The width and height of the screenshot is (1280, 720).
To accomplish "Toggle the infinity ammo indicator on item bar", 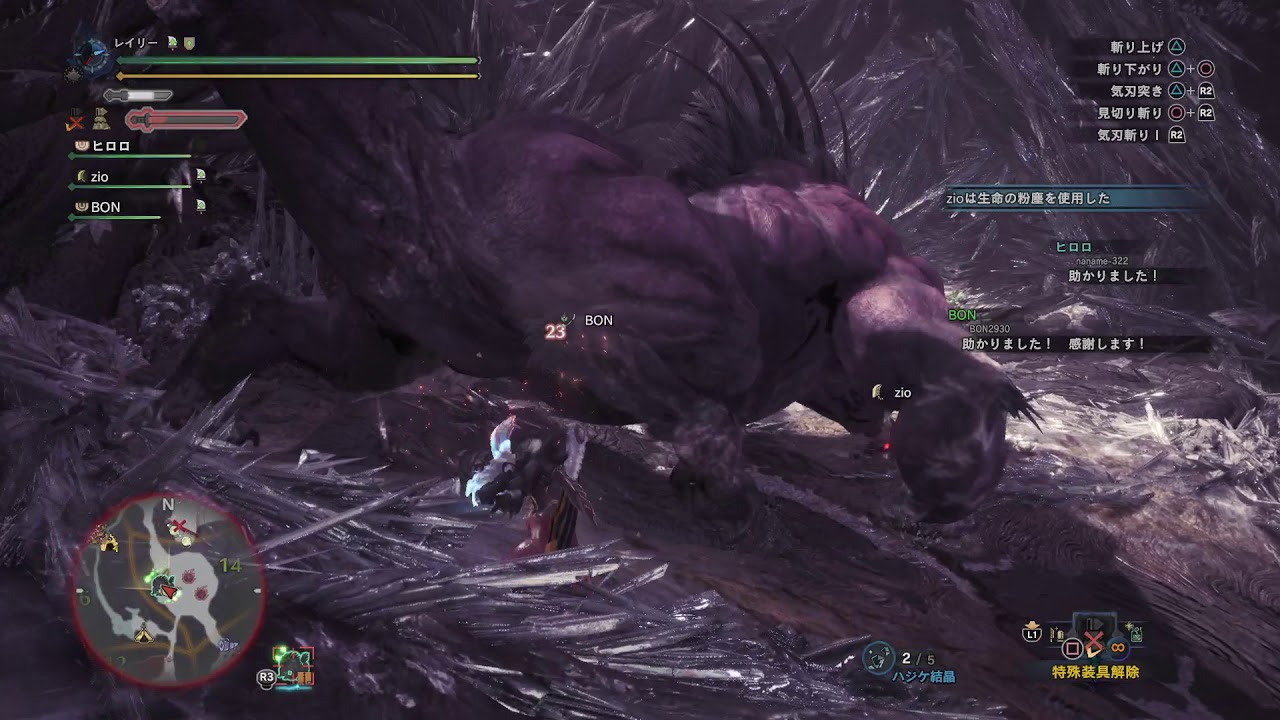I will [x=1117, y=646].
